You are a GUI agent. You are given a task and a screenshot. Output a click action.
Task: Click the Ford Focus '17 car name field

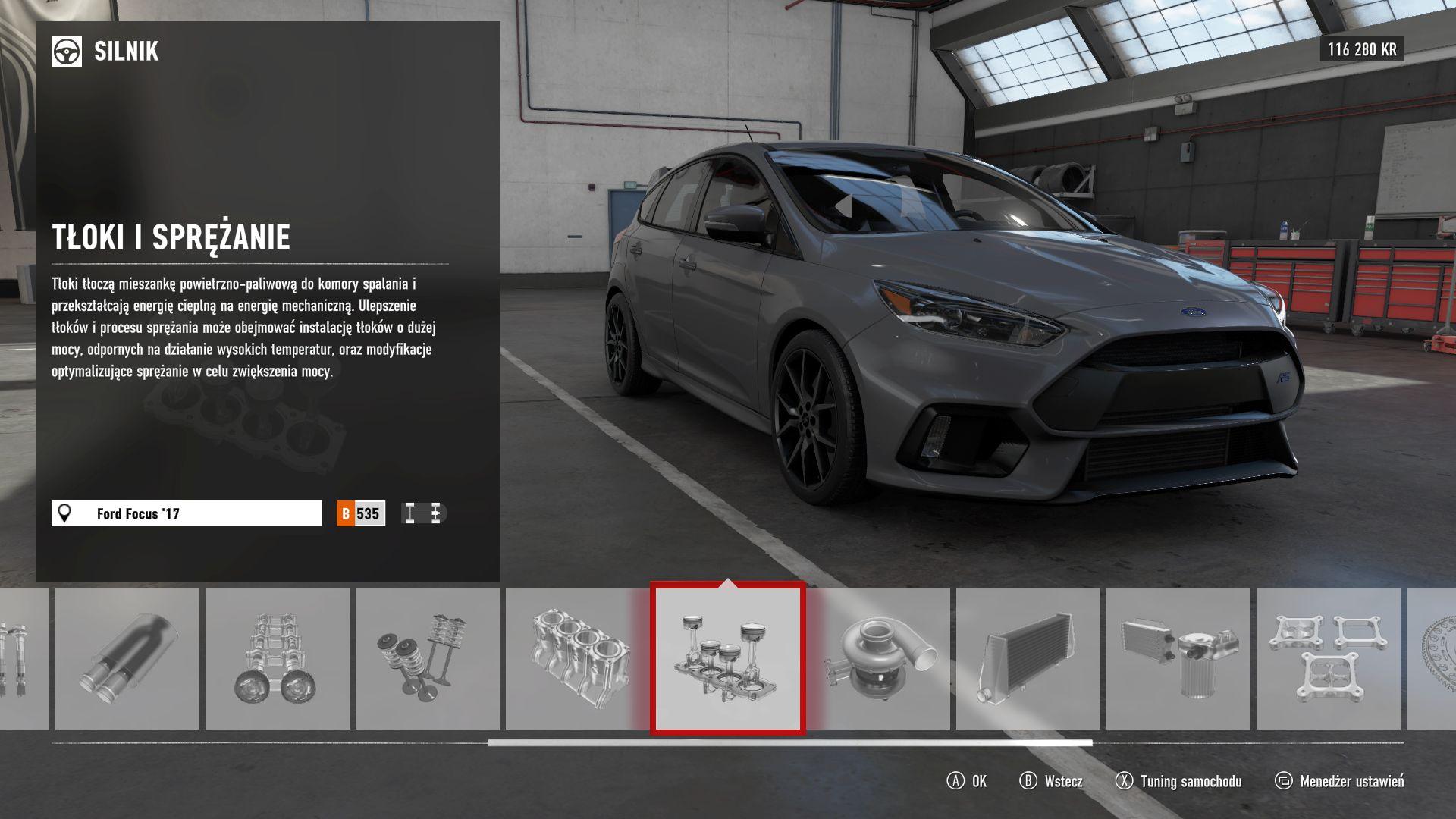[187, 513]
